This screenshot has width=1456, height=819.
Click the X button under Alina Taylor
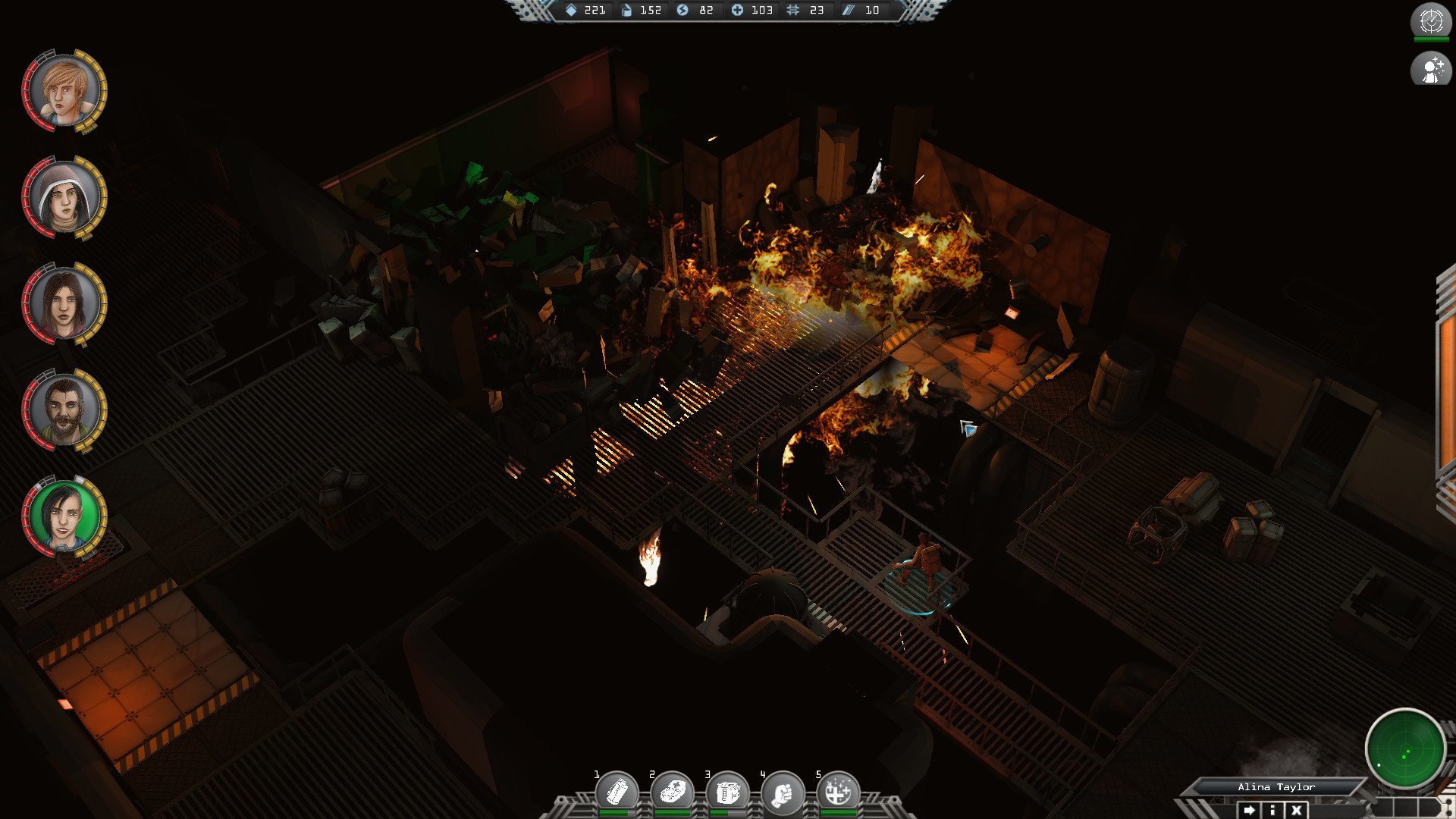click(1297, 810)
